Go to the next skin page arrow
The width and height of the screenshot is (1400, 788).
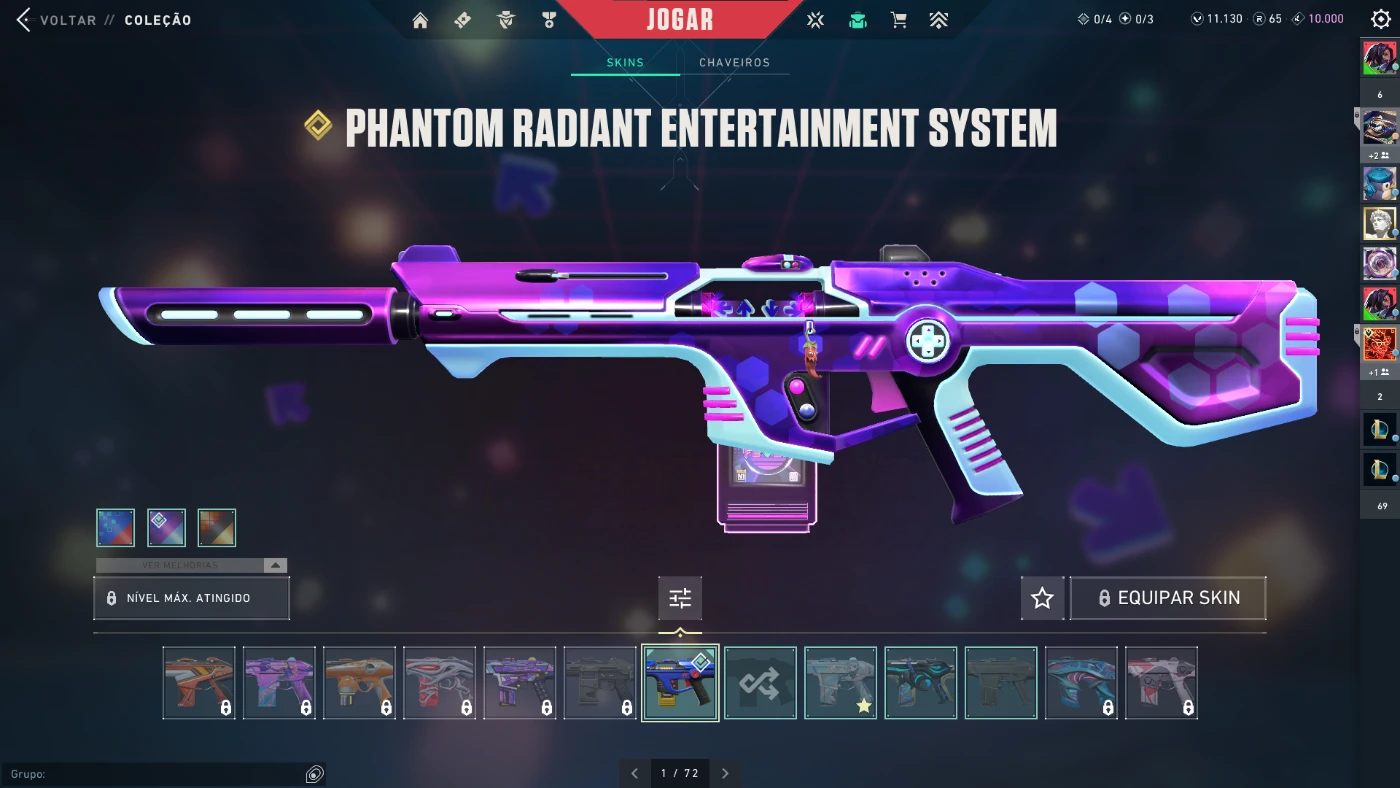725,773
